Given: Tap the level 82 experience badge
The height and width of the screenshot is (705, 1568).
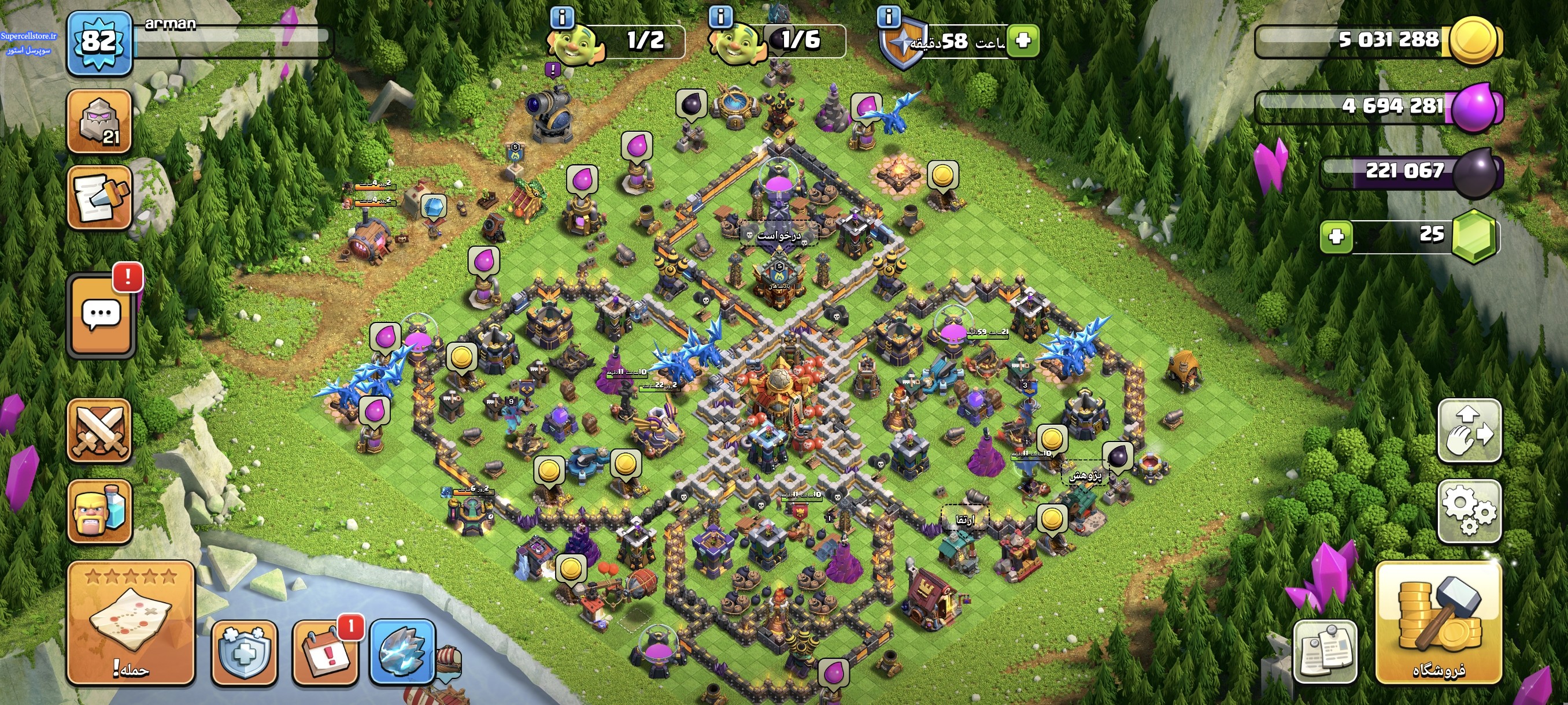Looking at the screenshot, I should 99,43.
